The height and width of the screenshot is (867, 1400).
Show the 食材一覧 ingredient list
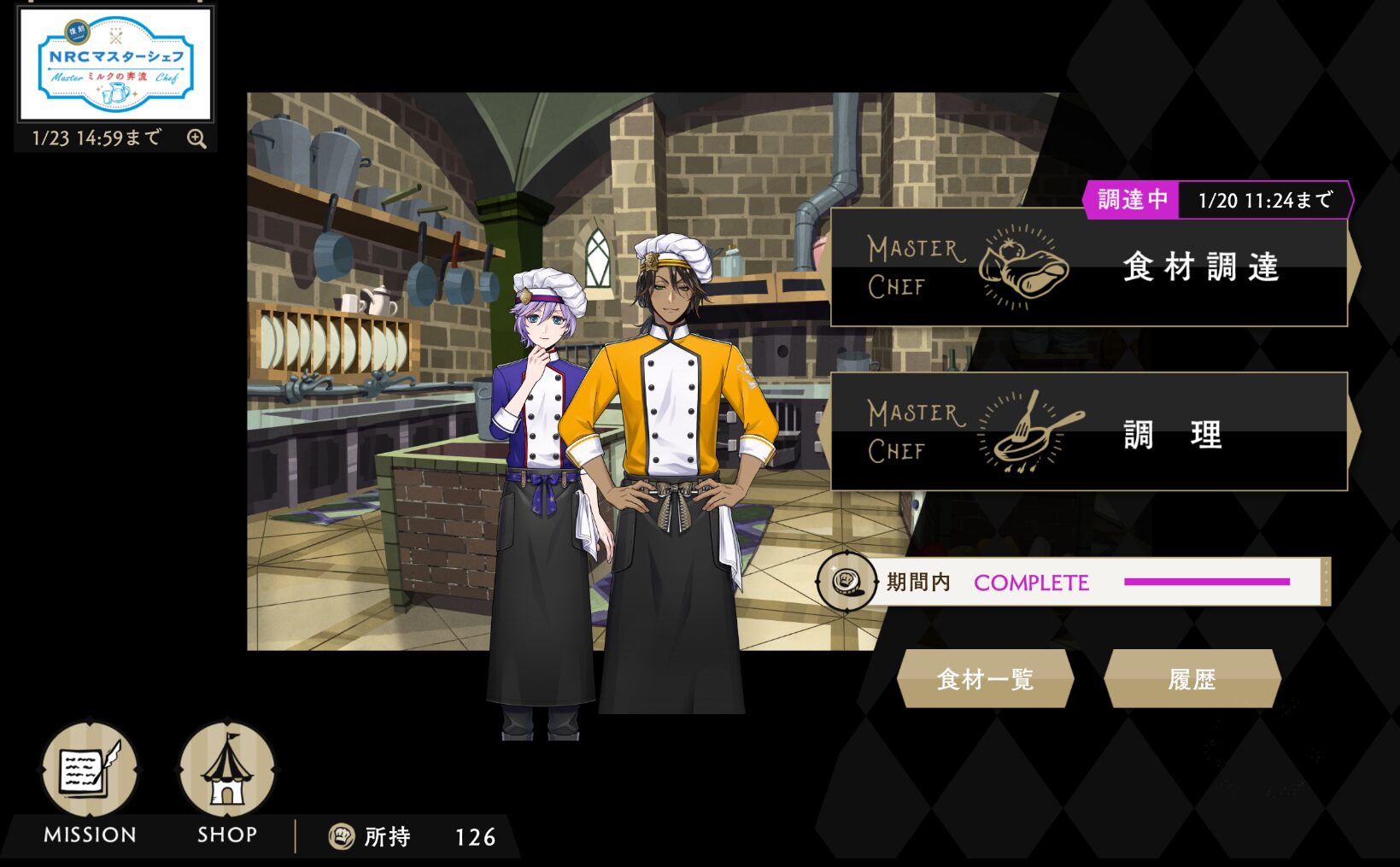tap(985, 679)
